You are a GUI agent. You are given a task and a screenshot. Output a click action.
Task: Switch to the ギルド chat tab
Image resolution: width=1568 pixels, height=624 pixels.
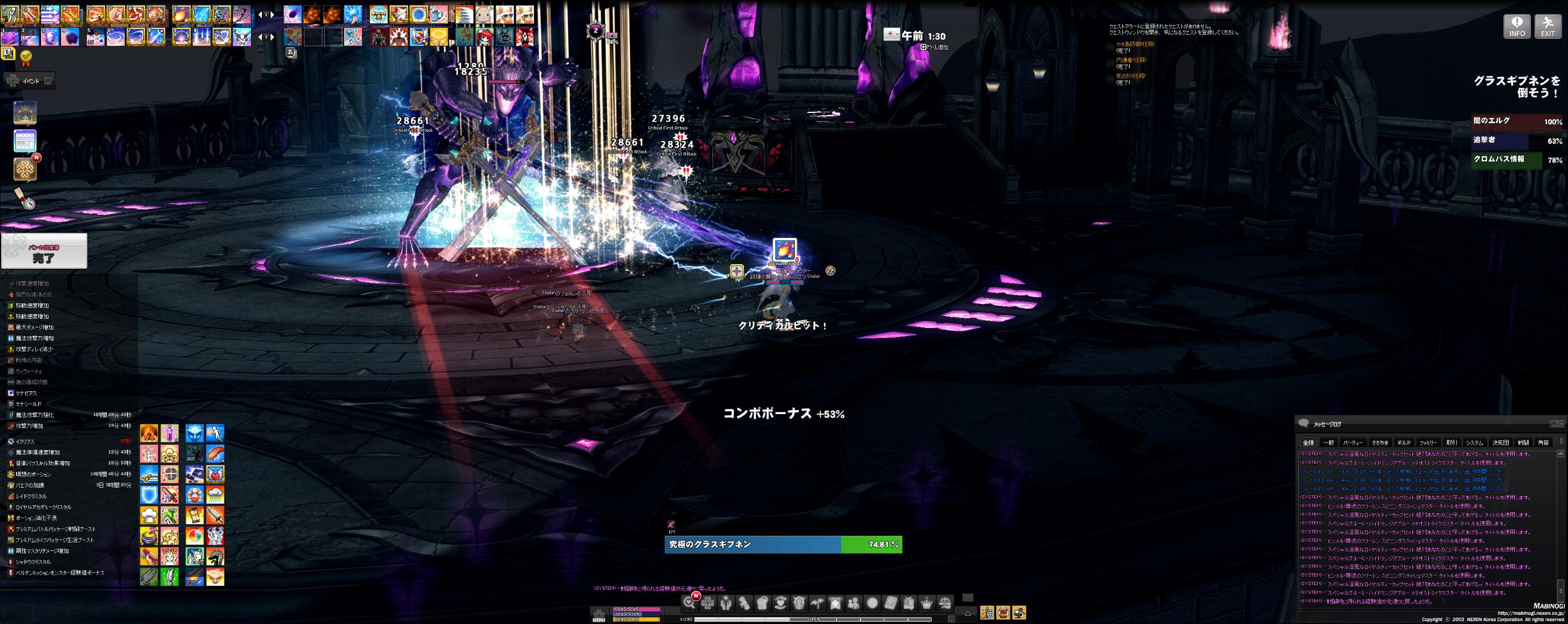pyautogui.click(x=1403, y=443)
